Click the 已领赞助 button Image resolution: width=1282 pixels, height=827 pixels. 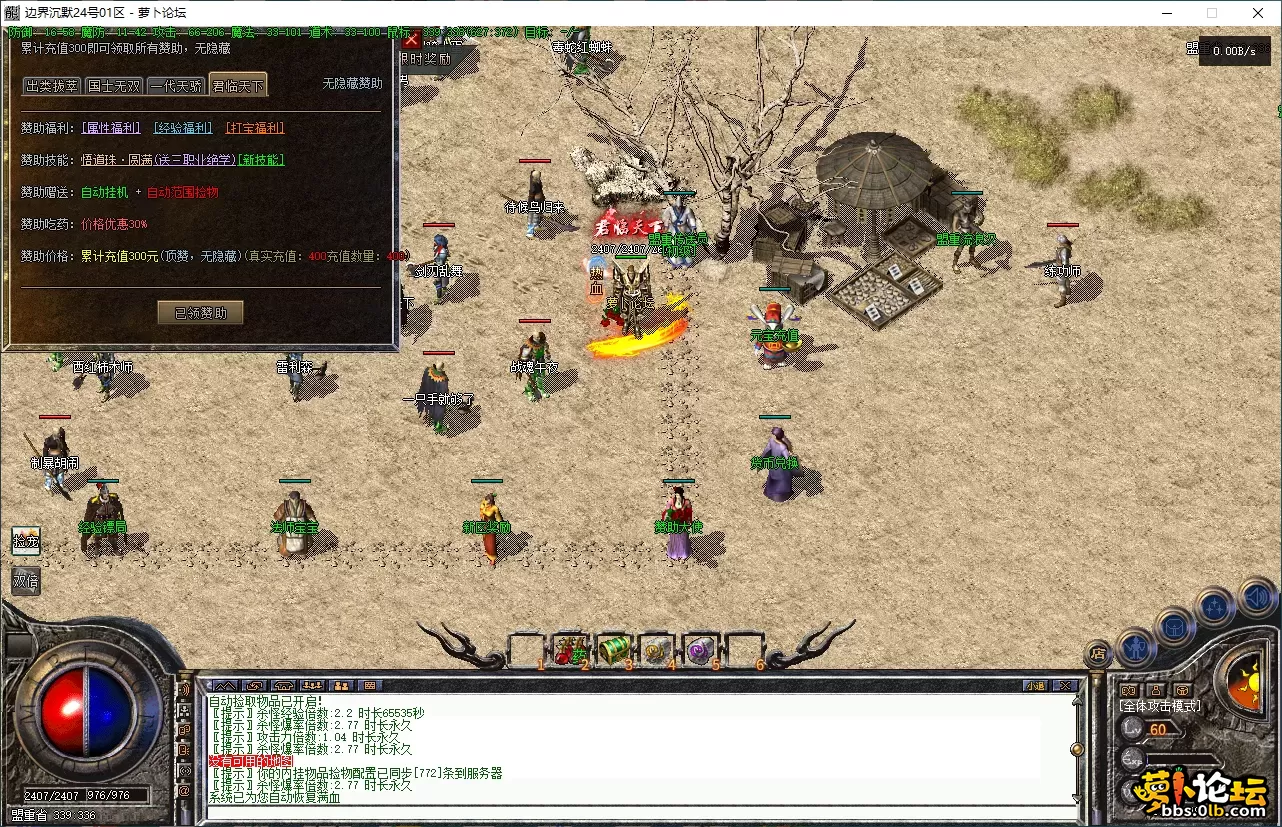click(x=200, y=313)
